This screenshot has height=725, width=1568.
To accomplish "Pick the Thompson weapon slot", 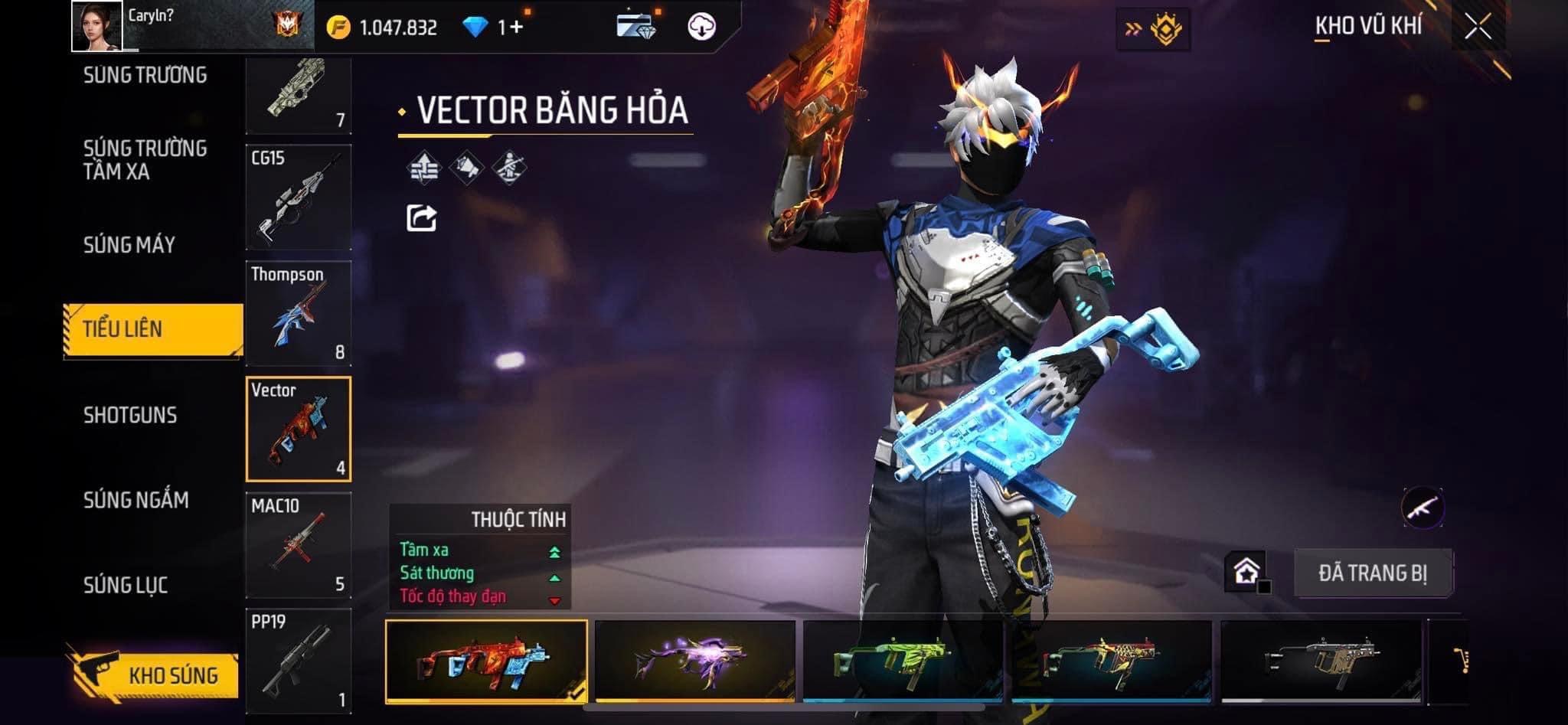I will tap(299, 313).
